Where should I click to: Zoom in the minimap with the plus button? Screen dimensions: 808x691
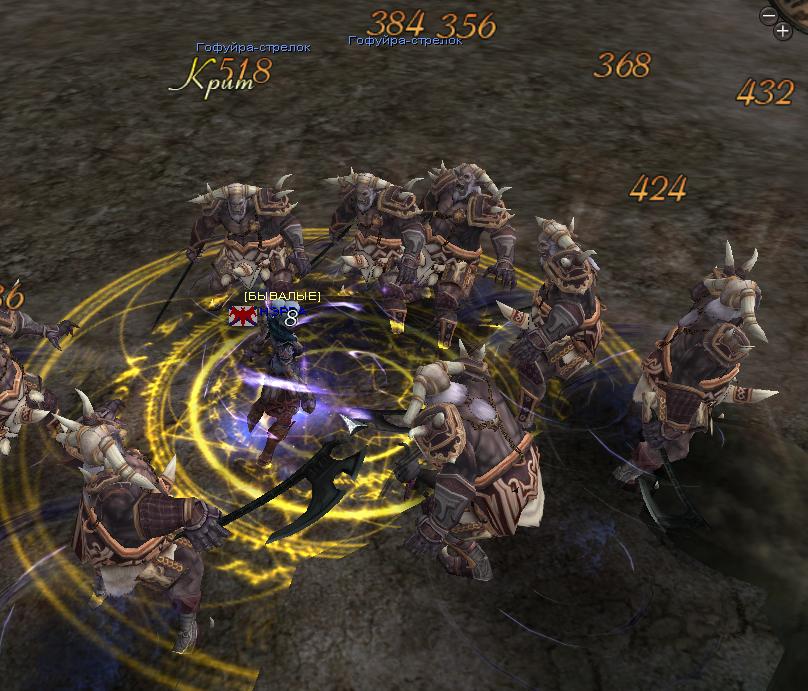(x=782, y=31)
